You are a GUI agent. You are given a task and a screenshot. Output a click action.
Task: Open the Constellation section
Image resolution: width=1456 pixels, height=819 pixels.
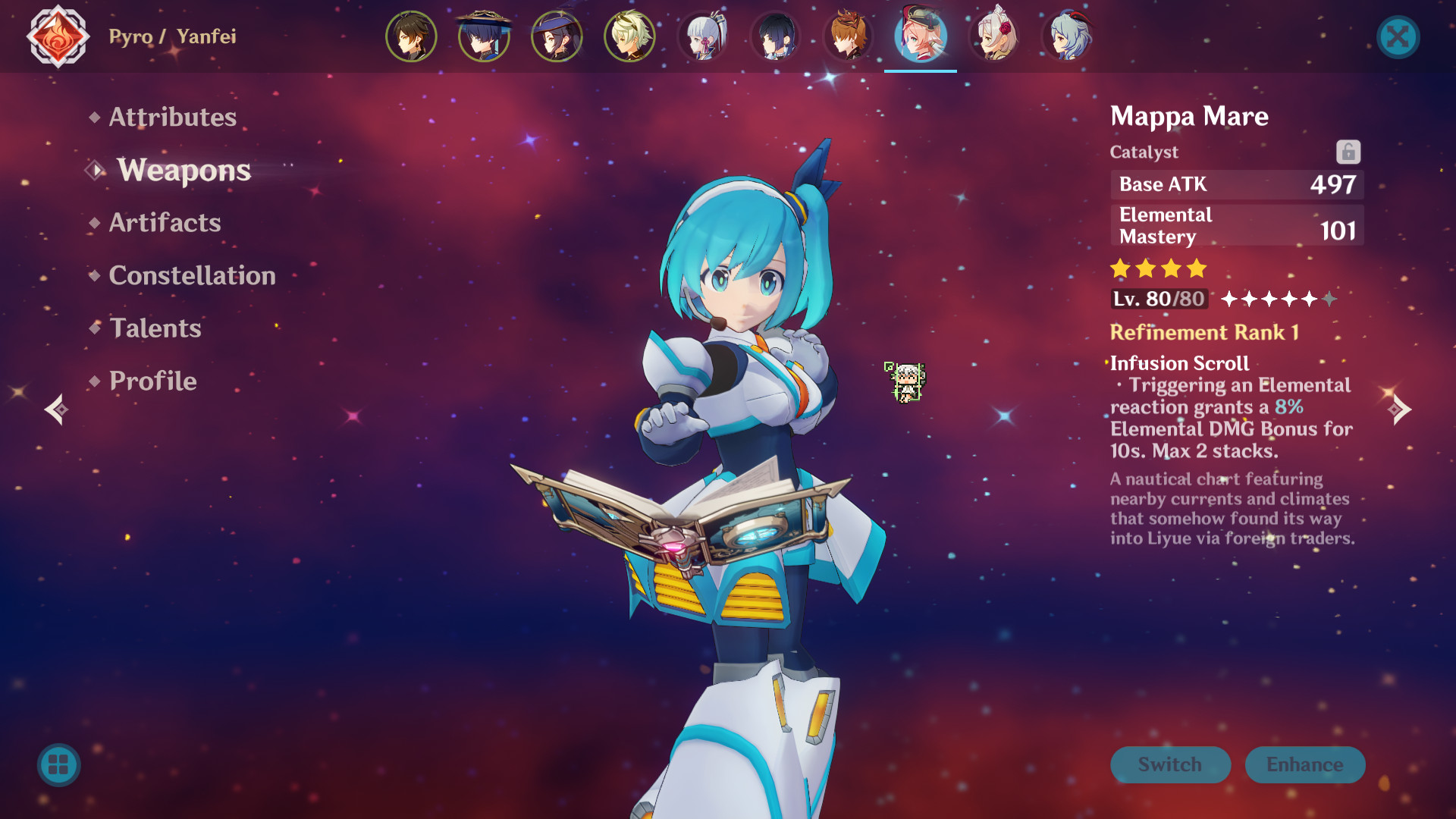pyautogui.click(x=192, y=275)
